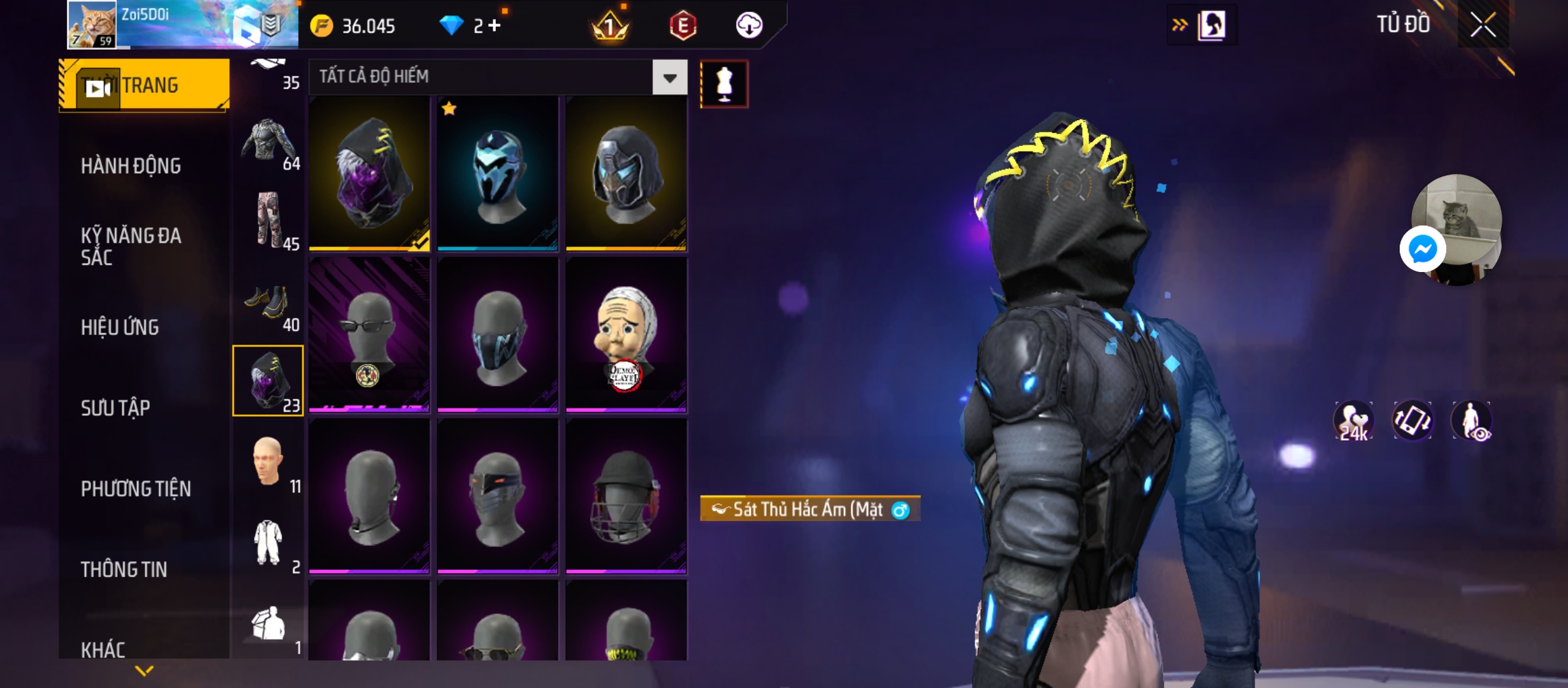This screenshot has width=1568, height=688.
Task: Choose the starred blue glowing mask
Action: coord(498,173)
